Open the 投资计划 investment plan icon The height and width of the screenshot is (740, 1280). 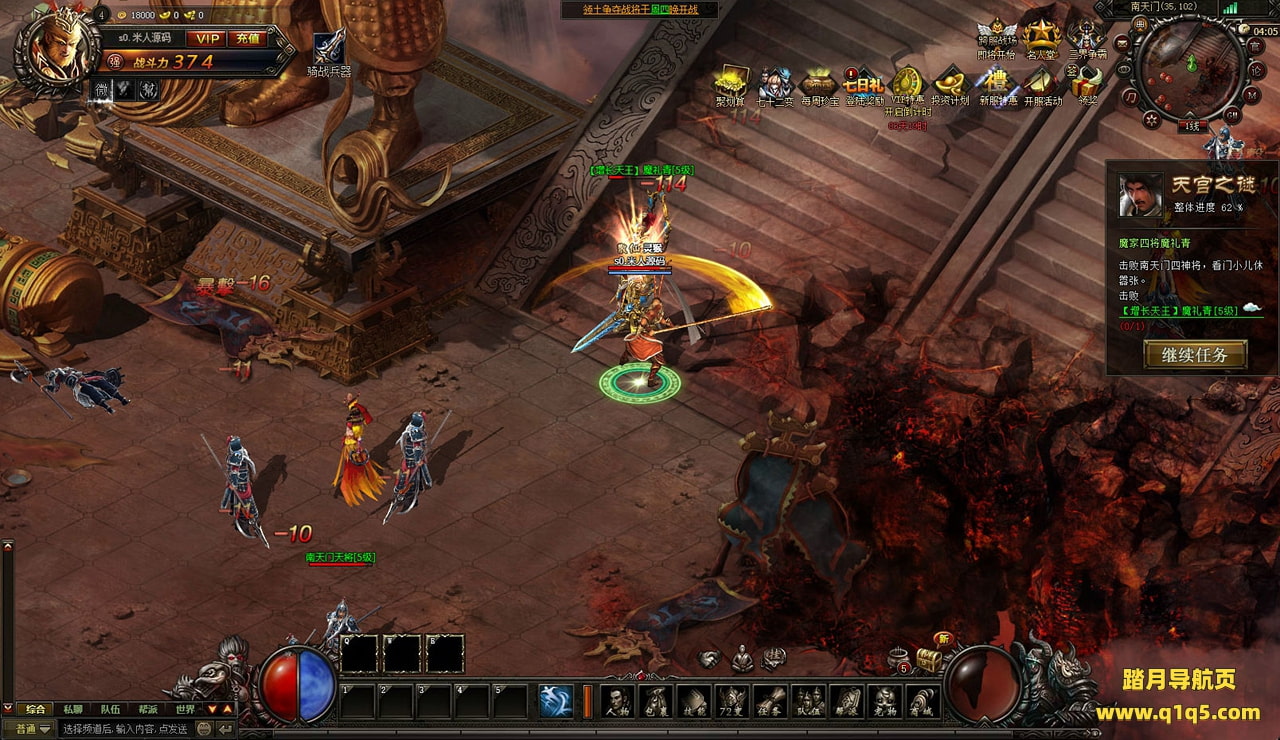tap(949, 86)
